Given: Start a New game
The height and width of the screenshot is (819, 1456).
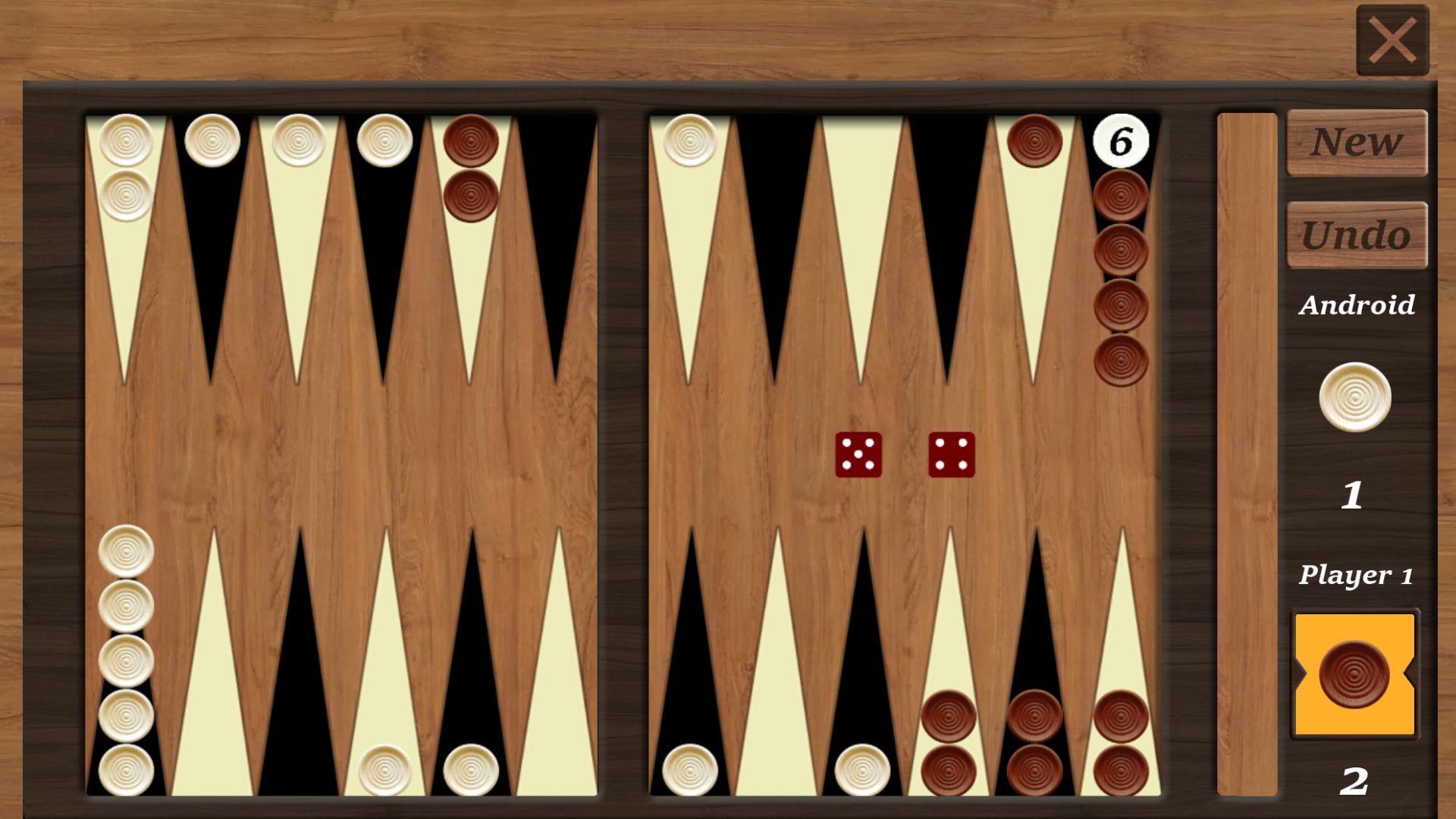Looking at the screenshot, I should (x=1356, y=143).
